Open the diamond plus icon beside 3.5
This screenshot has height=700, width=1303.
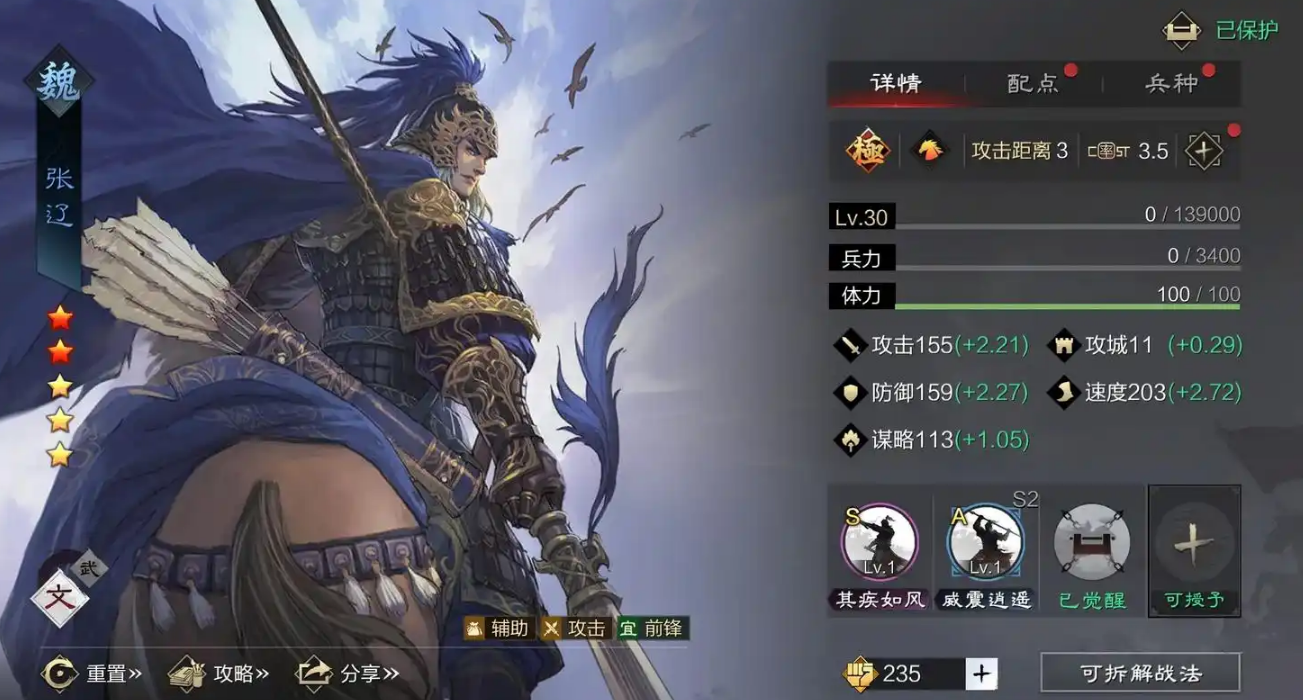pos(1203,151)
